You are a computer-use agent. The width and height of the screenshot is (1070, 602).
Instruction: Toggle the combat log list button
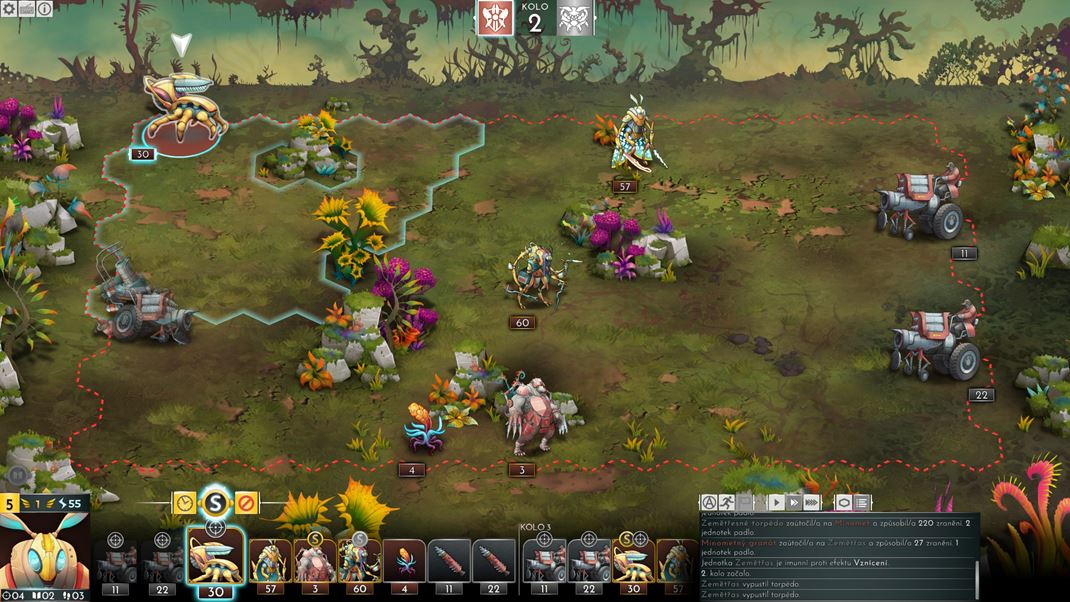[x=862, y=502]
